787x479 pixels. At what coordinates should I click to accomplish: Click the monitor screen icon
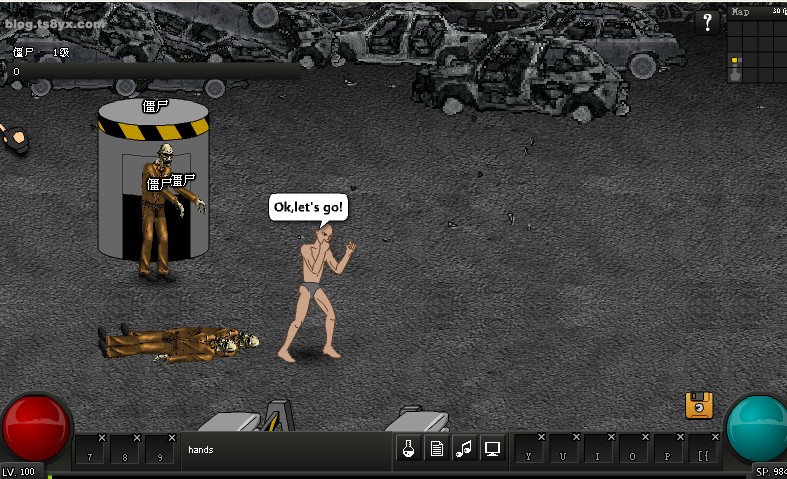point(492,449)
